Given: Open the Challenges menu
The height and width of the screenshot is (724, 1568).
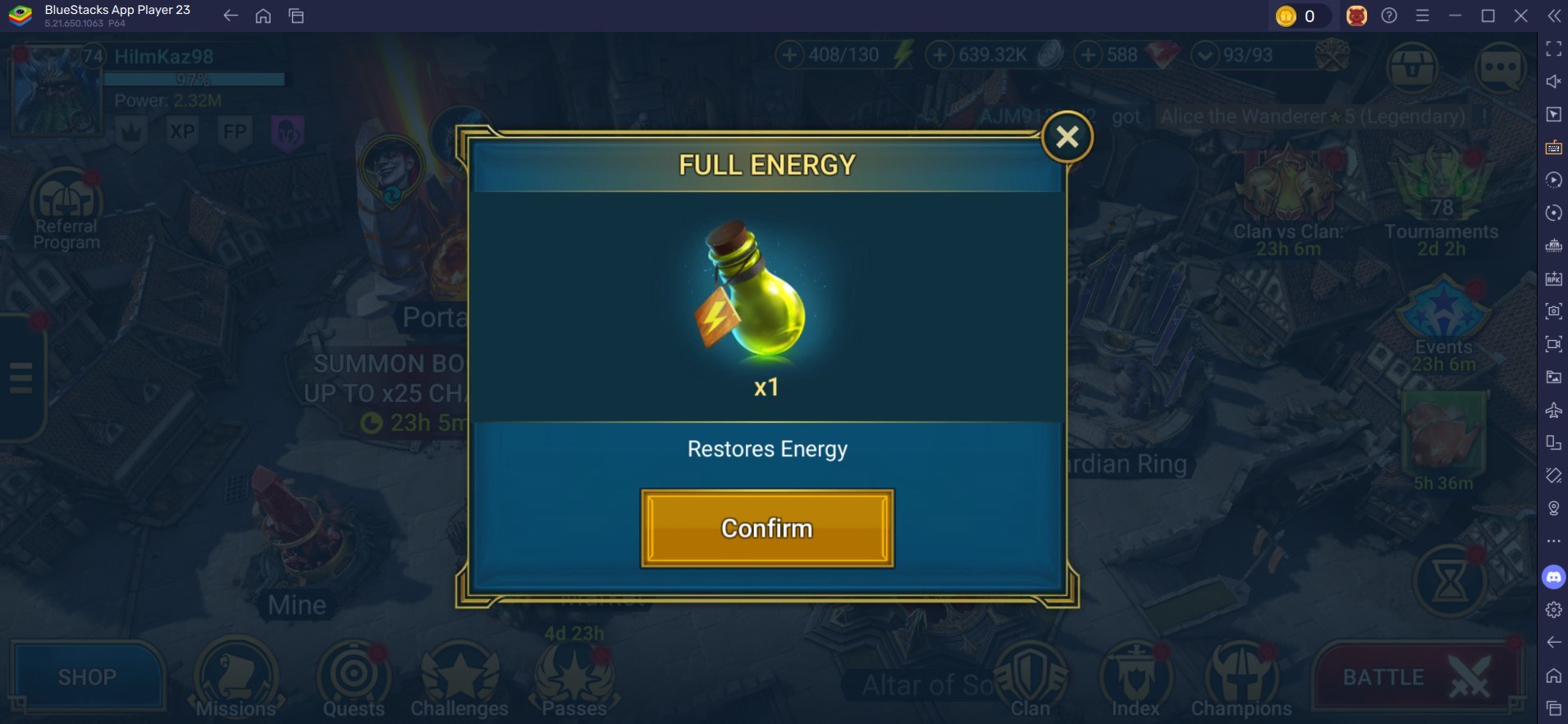Looking at the screenshot, I should [459, 679].
